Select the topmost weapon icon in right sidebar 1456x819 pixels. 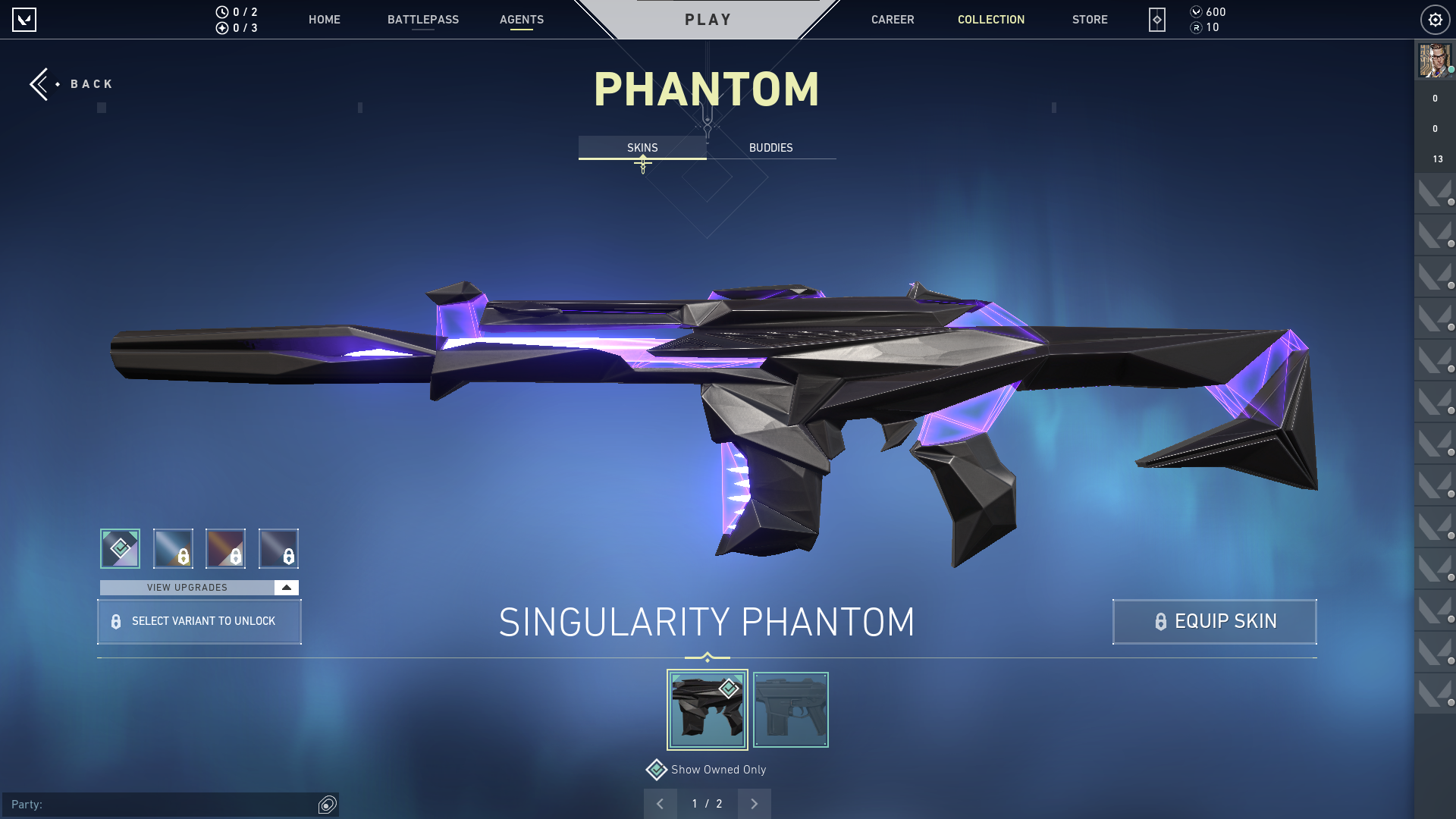click(x=1435, y=193)
